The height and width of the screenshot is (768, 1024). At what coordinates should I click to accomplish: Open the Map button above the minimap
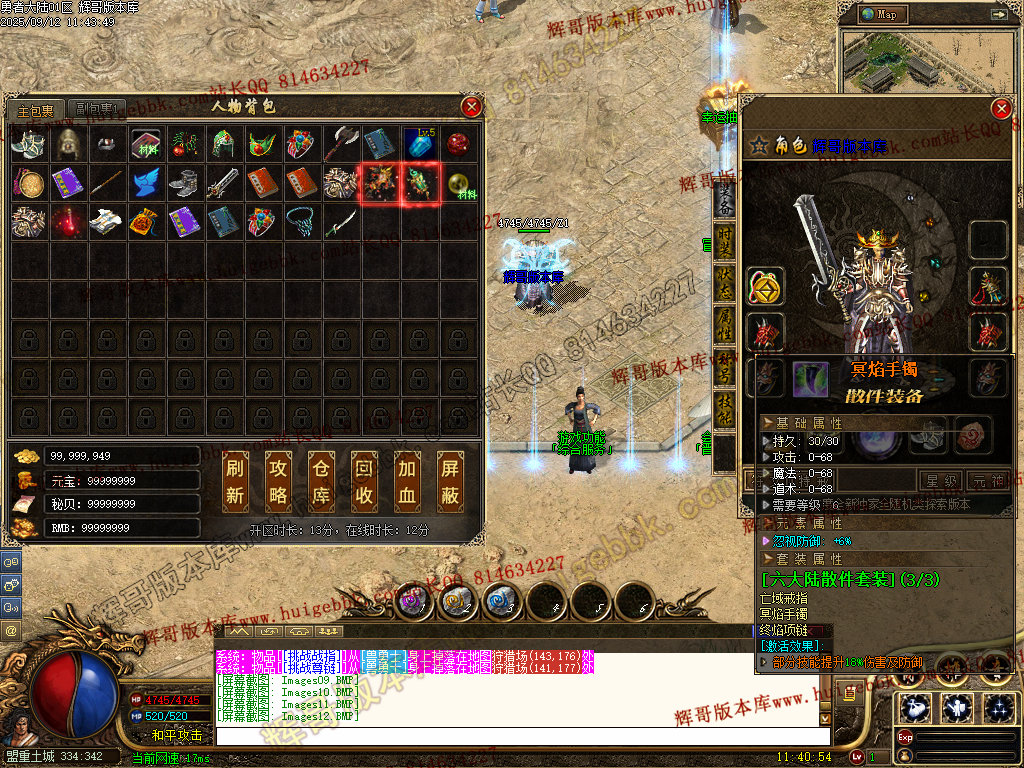pos(881,15)
